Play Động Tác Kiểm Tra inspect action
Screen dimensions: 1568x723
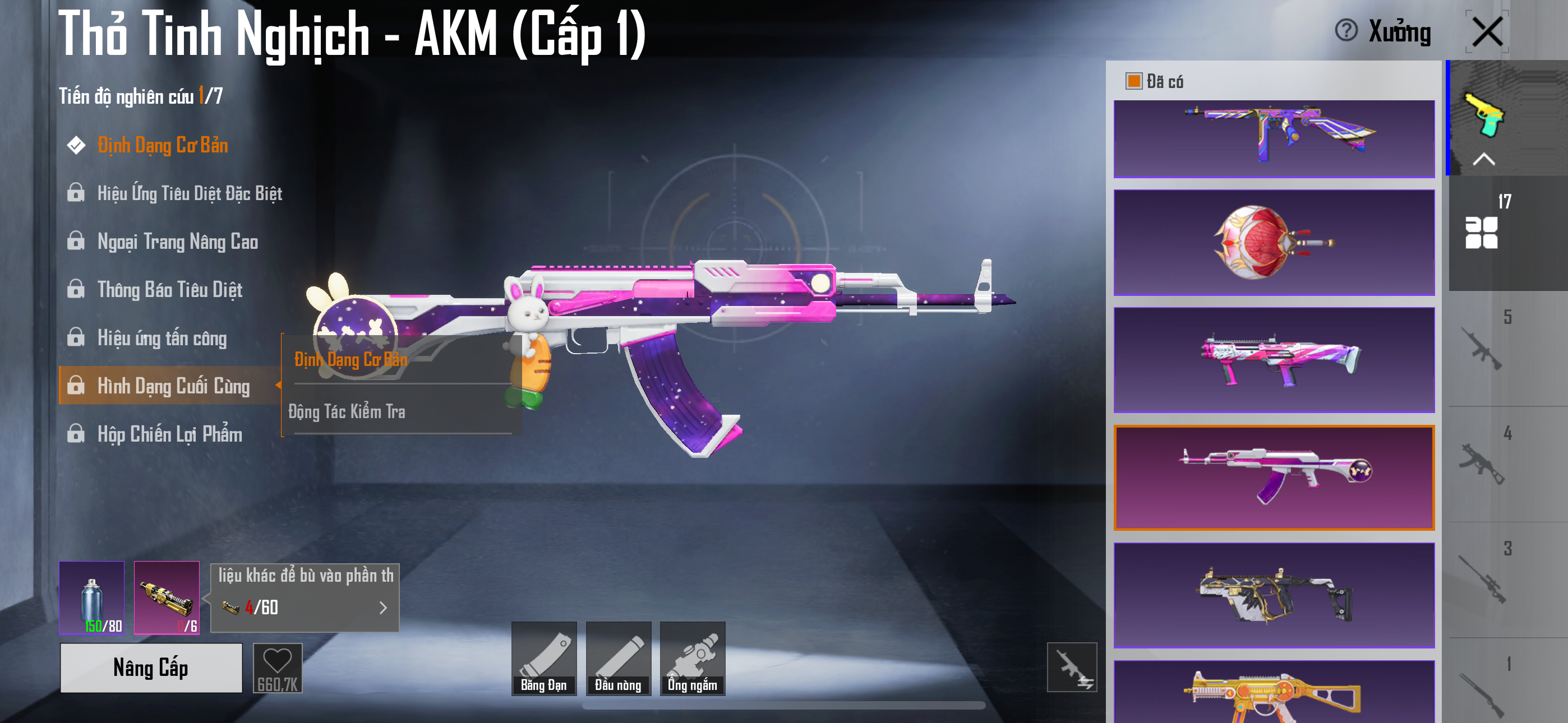coord(347,412)
